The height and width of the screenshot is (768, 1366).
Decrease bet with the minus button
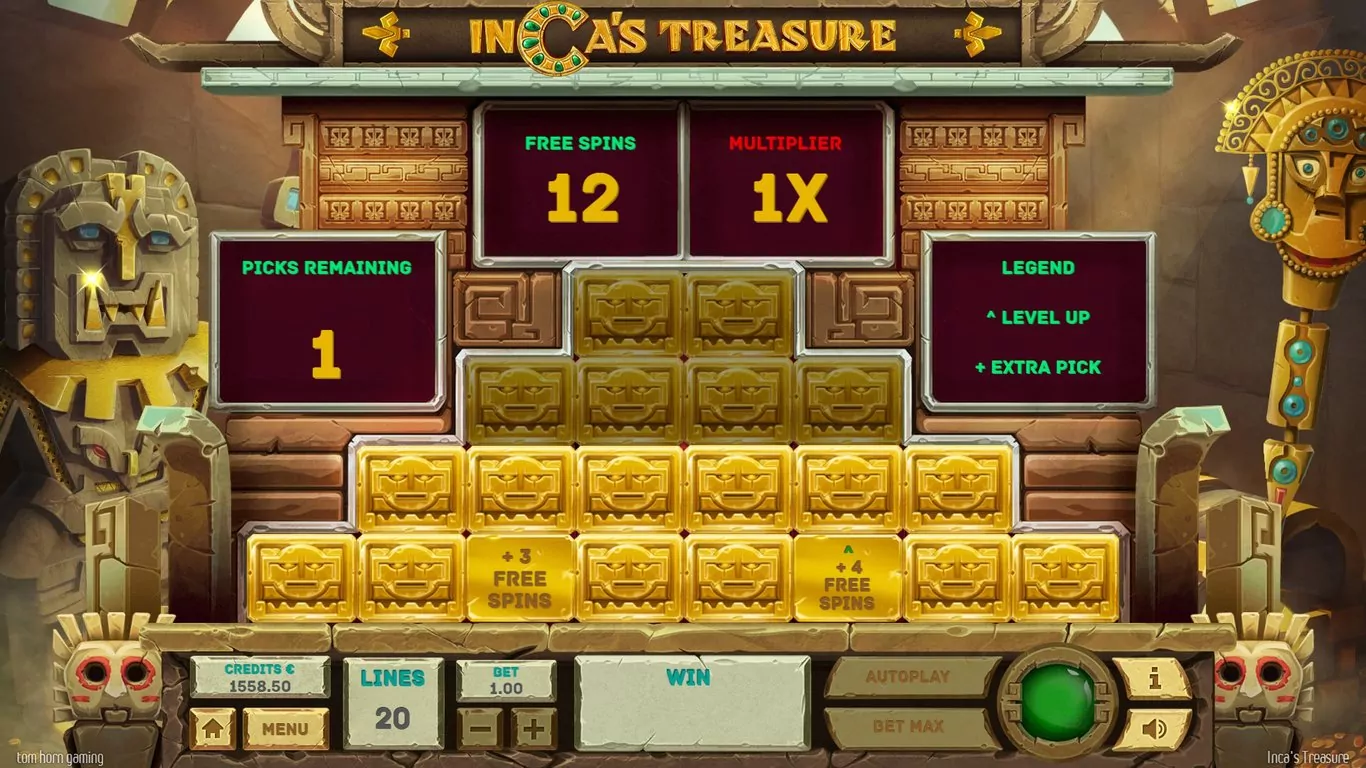click(x=480, y=729)
